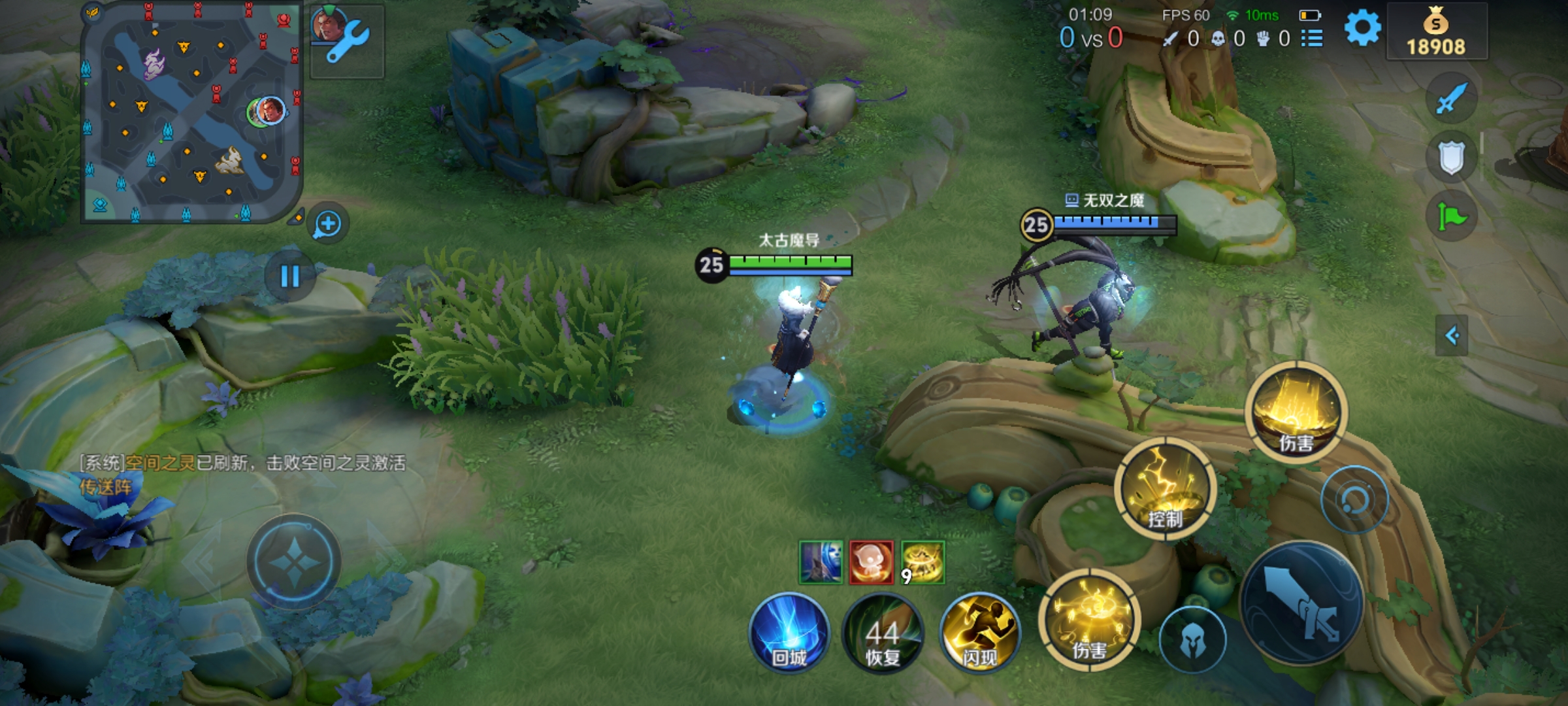Cast the 控制 lightning skill
The image size is (1568, 706).
1166,490
